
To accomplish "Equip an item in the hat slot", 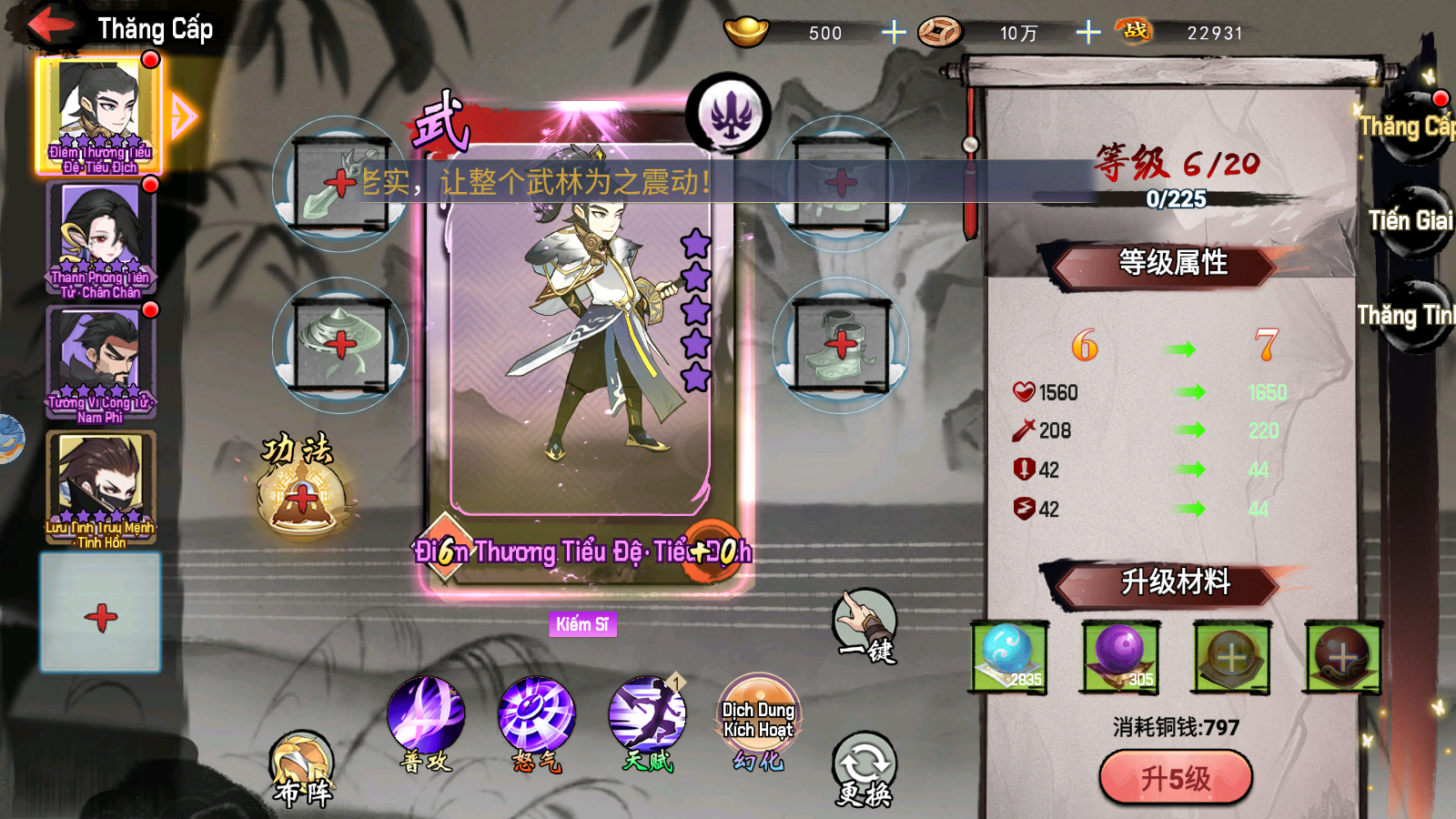I will pyautogui.click(x=340, y=345).
